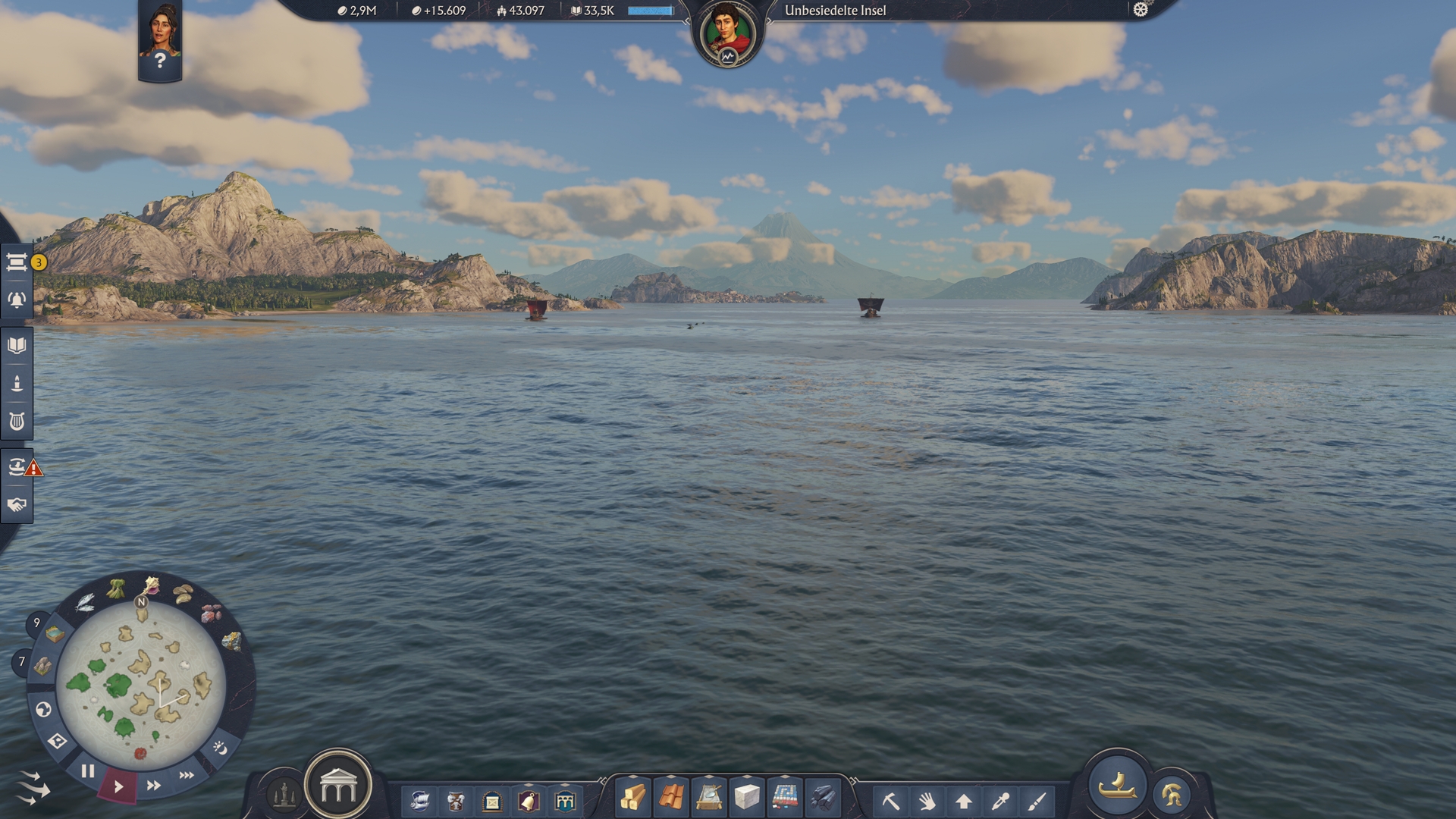1456x819 pixels.
Task: Set game to triple fast-forward speed
Action: pos(187,775)
